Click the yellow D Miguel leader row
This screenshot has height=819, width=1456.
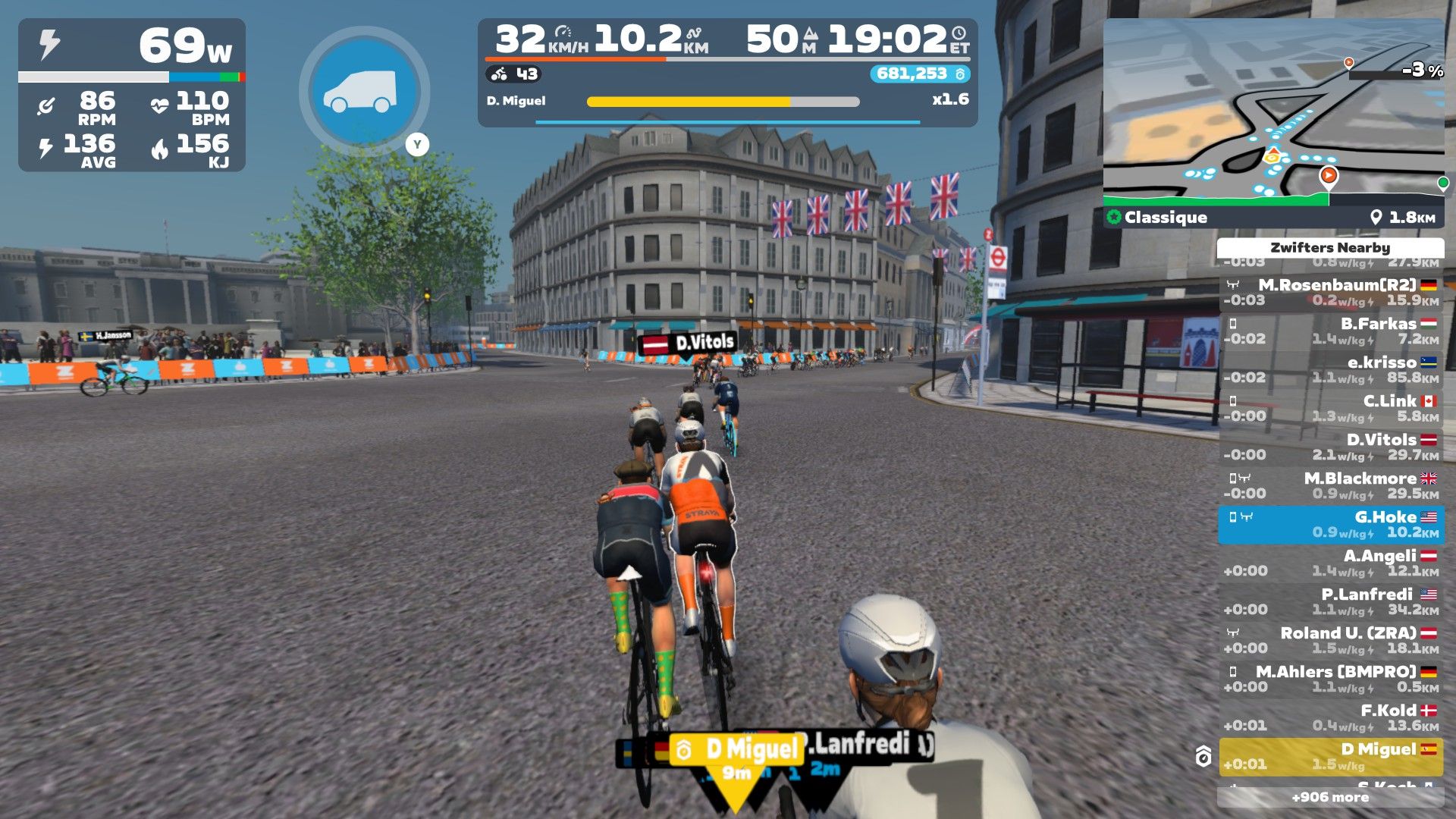click(1331, 757)
